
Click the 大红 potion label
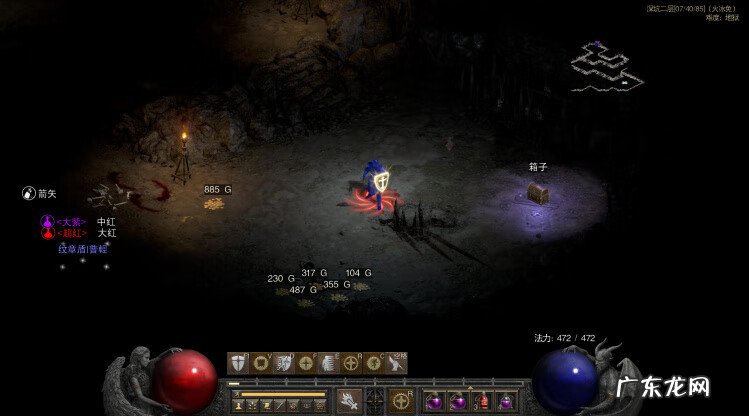click(107, 233)
